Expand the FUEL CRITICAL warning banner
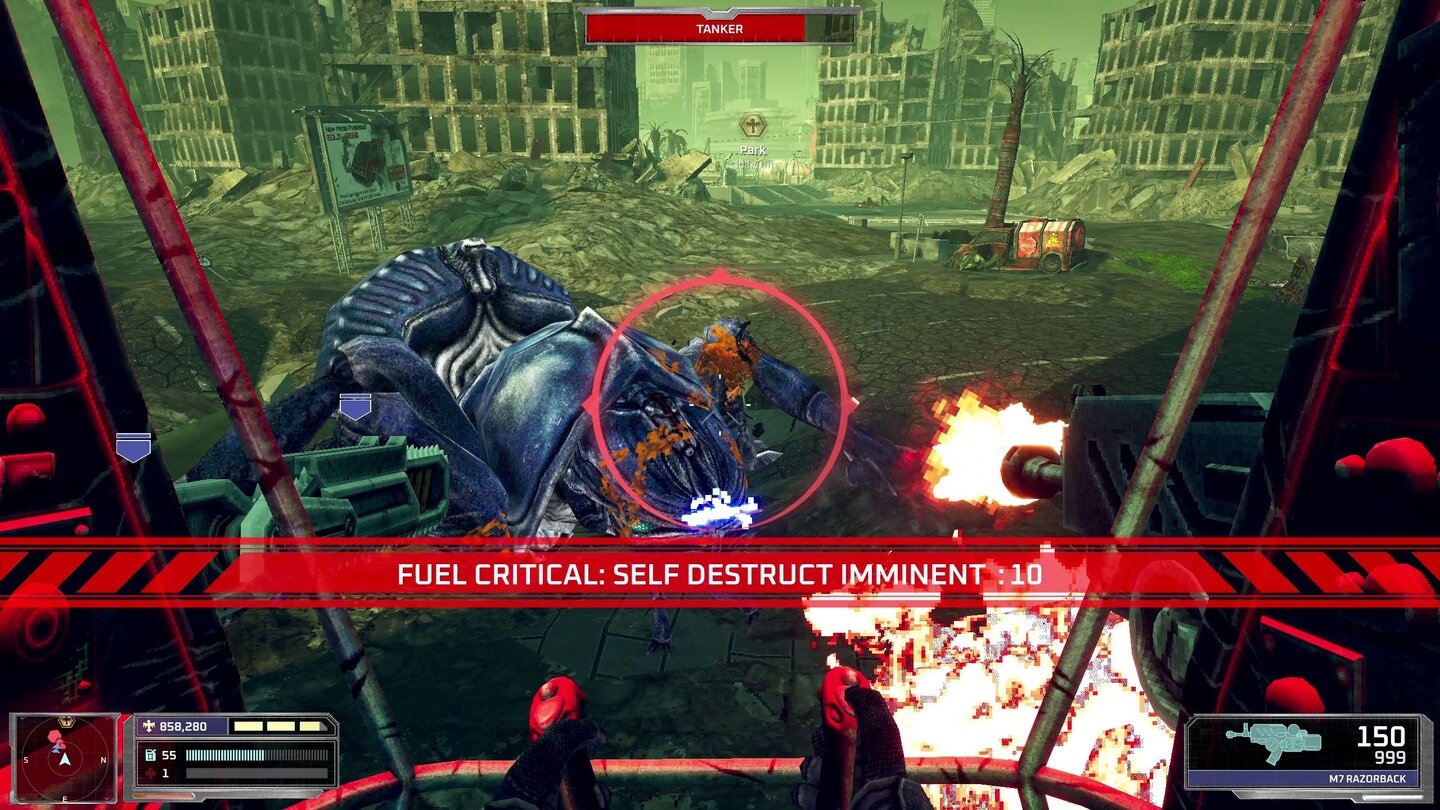Image resolution: width=1440 pixels, height=810 pixels. (720, 575)
